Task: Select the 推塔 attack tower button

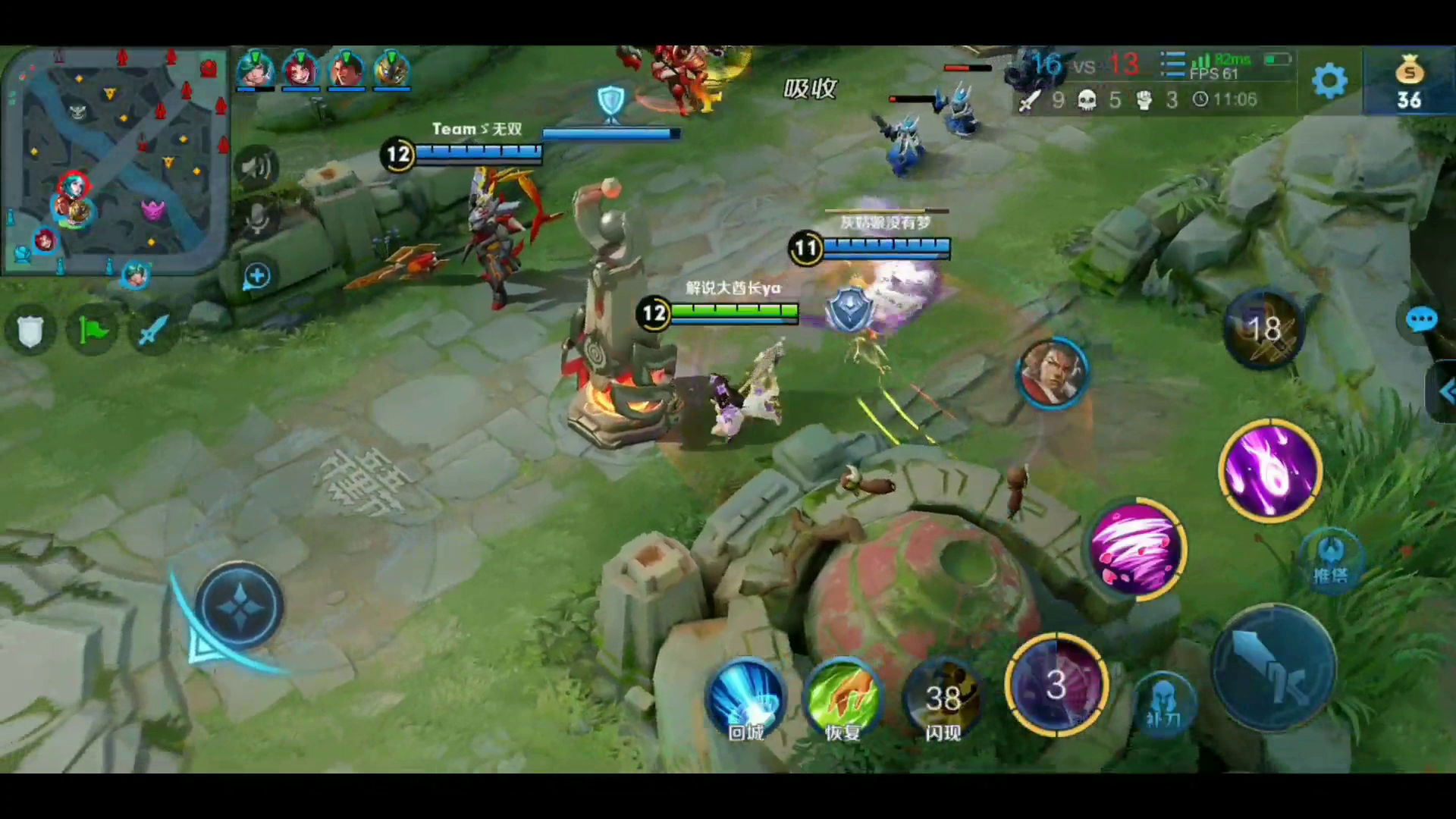Action: (x=1331, y=558)
